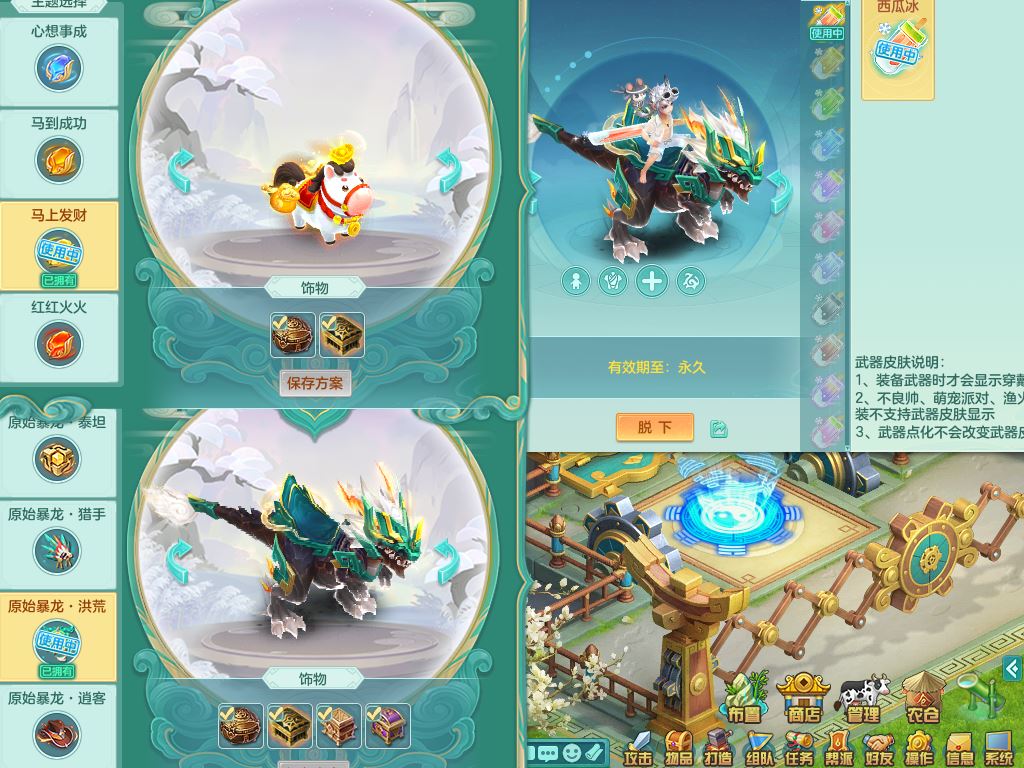Click the share icon beside 脱下
This screenshot has width=1024, height=768.
718,428
